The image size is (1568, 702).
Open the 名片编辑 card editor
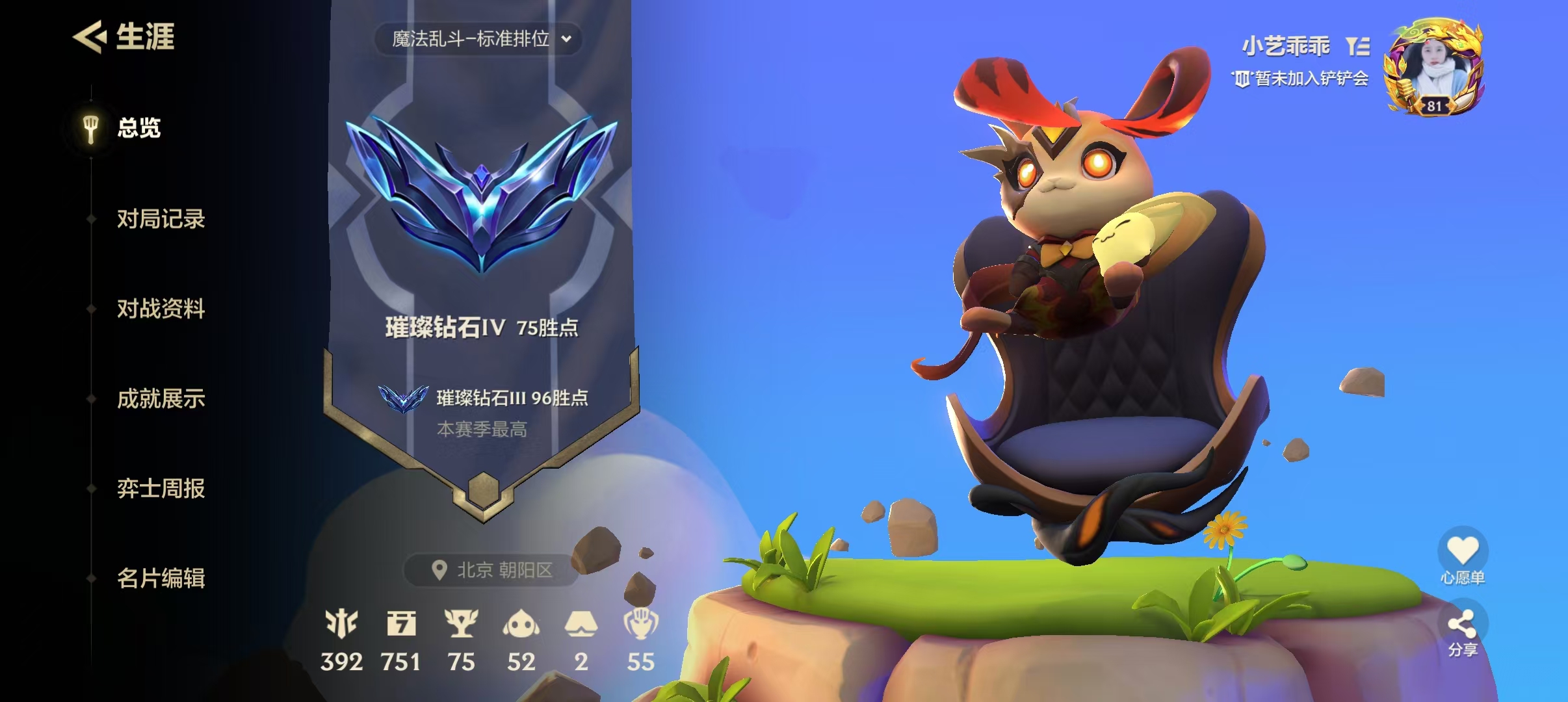[x=161, y=580]
